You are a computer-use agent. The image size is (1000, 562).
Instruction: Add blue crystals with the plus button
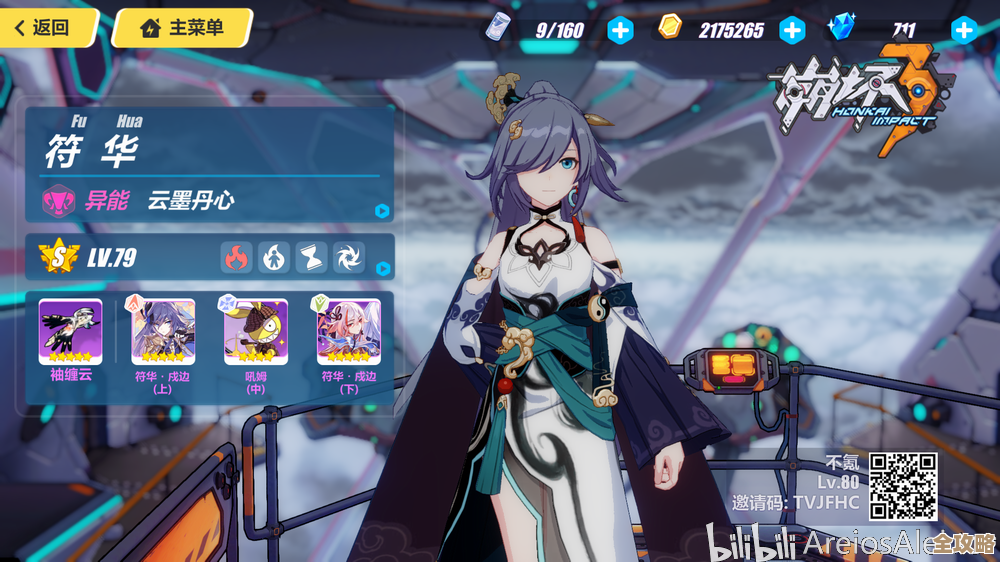[x=964, y=30]
